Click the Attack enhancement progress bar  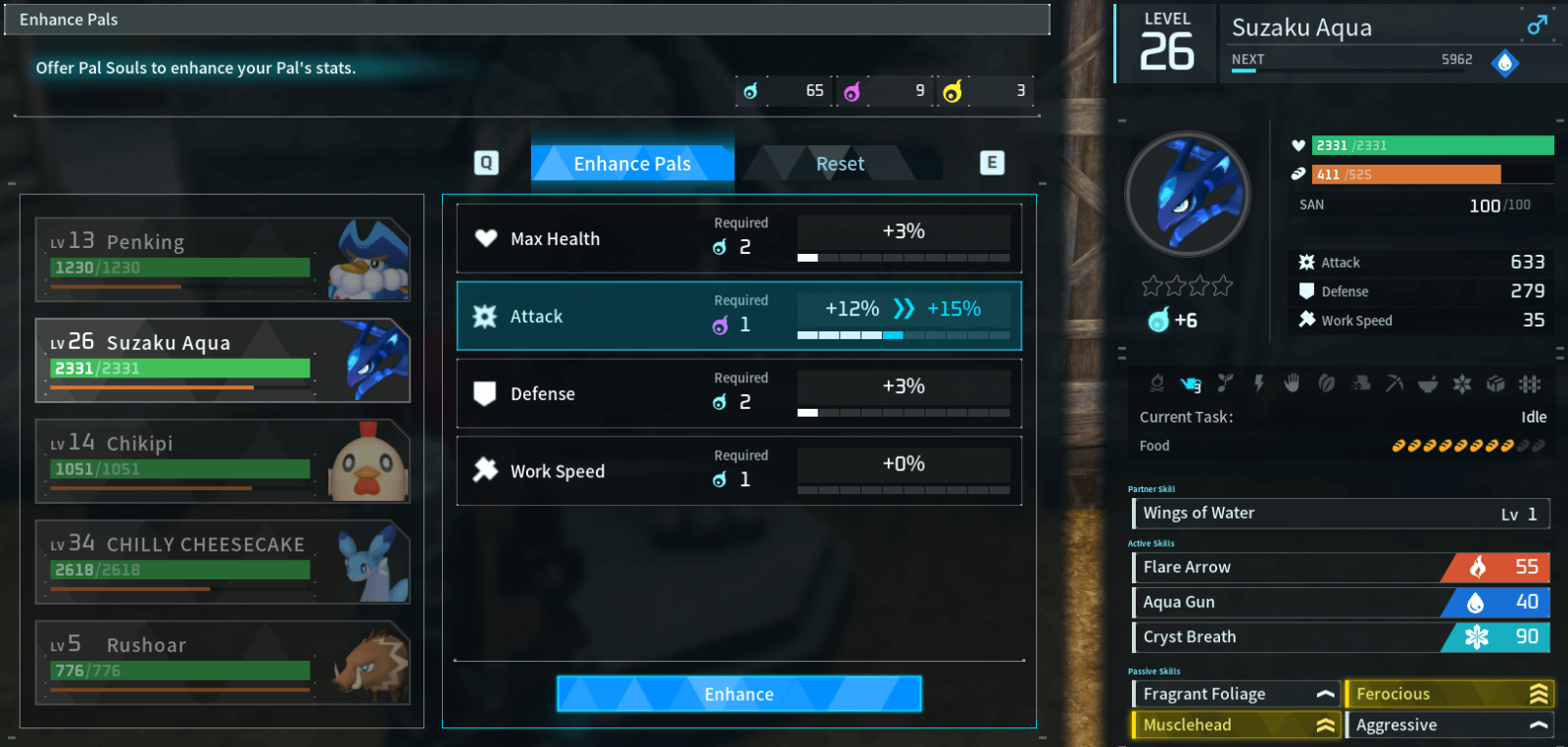(x=904, y=334)
